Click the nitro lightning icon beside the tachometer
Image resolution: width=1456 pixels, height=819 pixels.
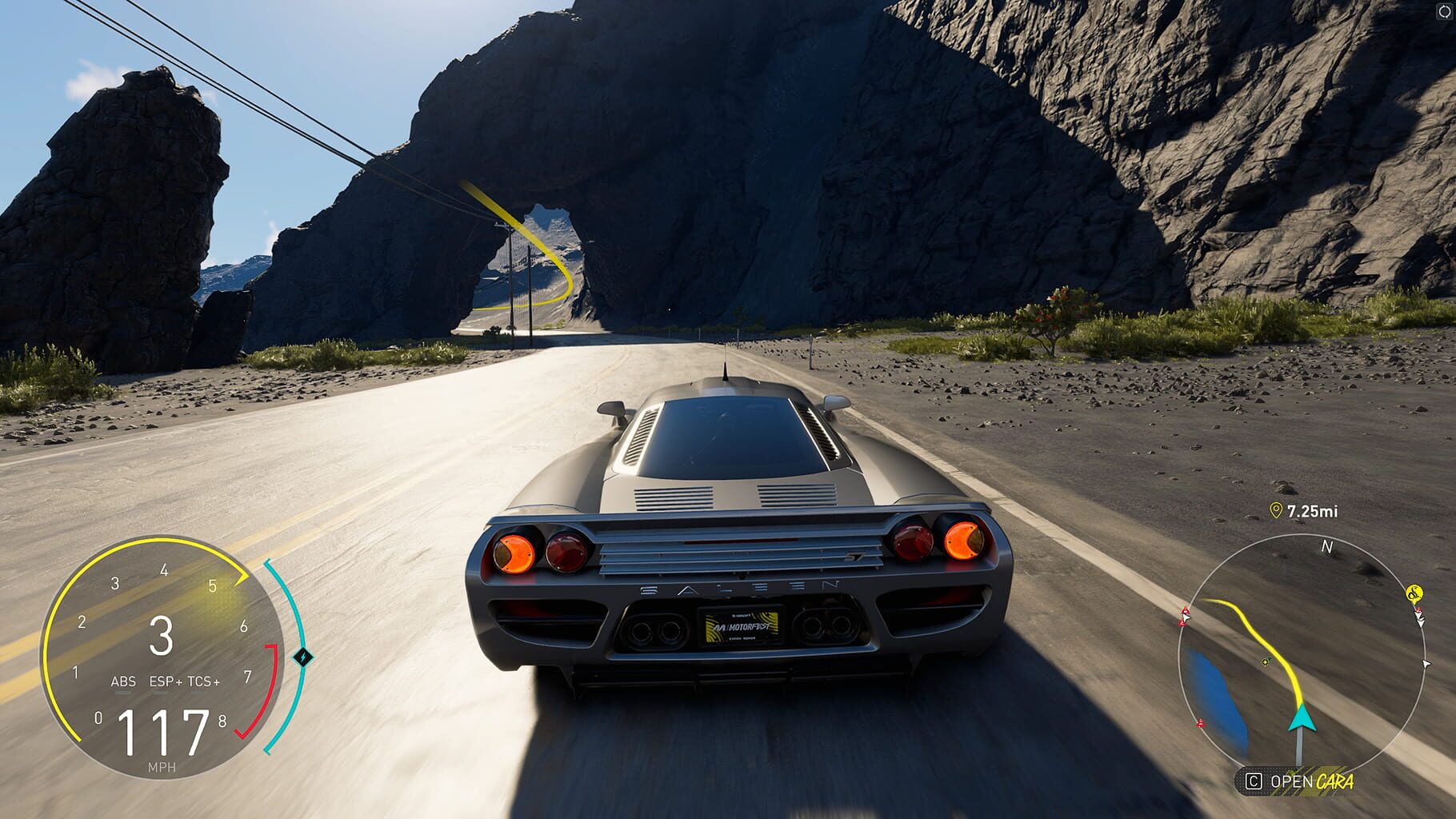[x=304, y=656]
